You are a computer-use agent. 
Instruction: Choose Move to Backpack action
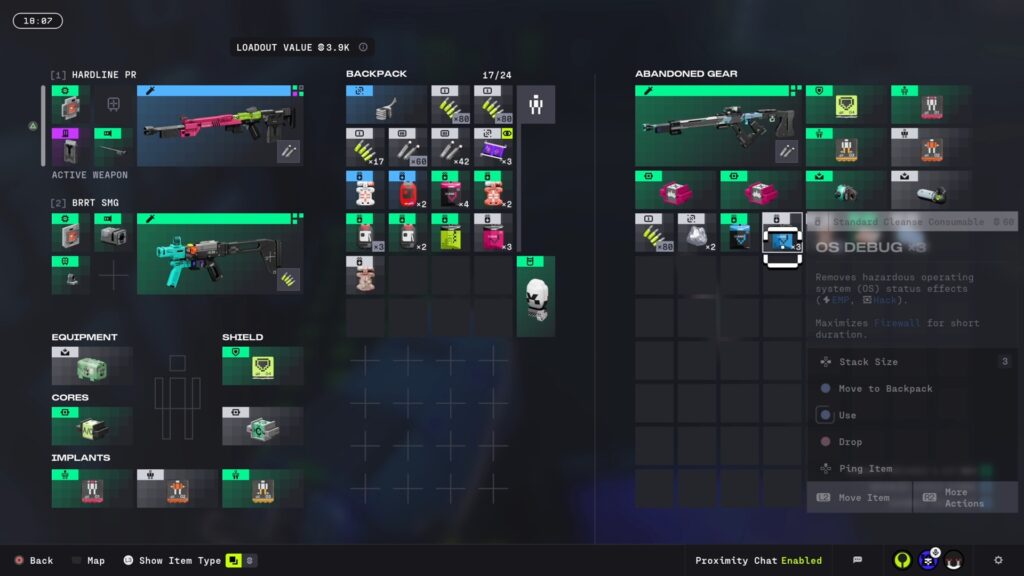[x=885, y=389]
